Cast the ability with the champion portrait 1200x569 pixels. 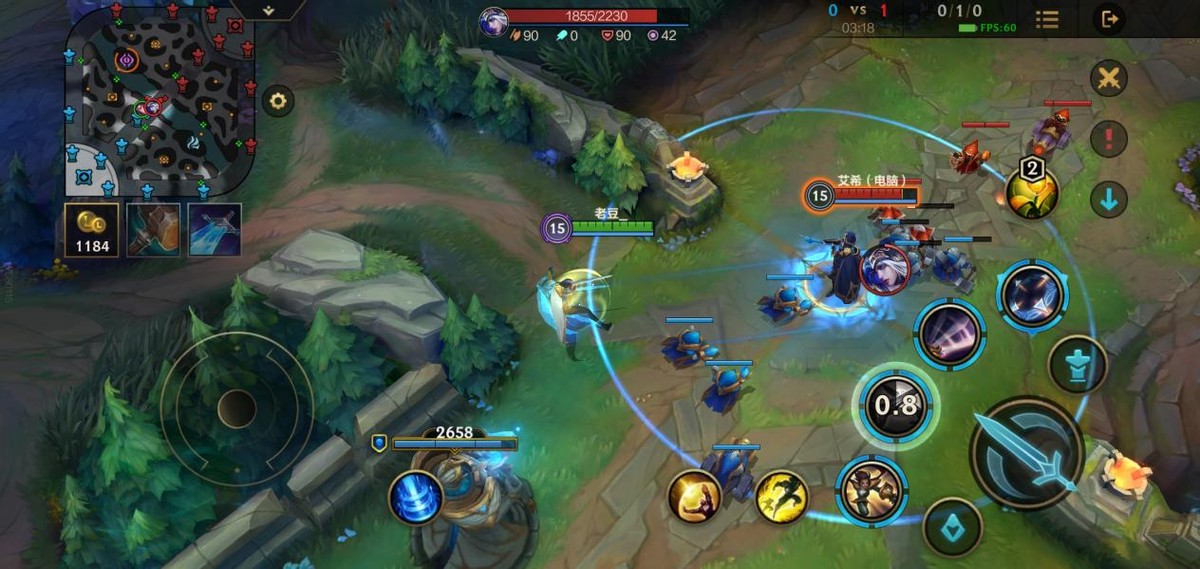pyautogui.click(x=871, y=490)
